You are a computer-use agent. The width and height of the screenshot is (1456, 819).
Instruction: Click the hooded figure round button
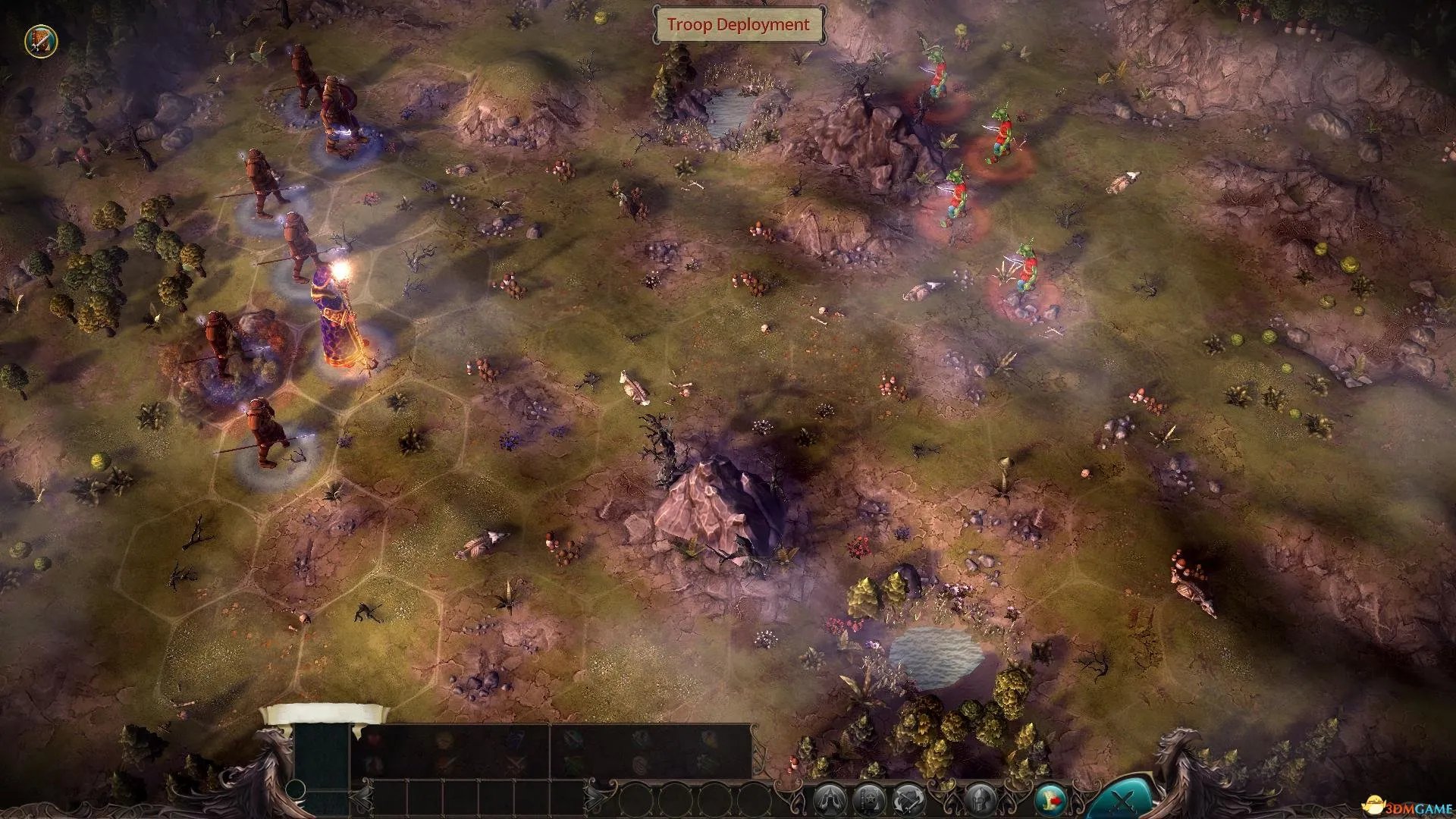[x=830, y=799]
